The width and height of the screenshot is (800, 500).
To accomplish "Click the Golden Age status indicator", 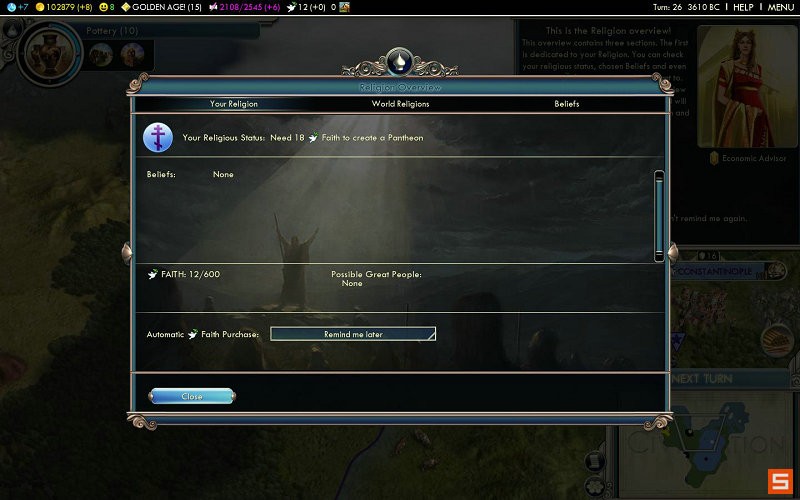I will pos(163,7).
